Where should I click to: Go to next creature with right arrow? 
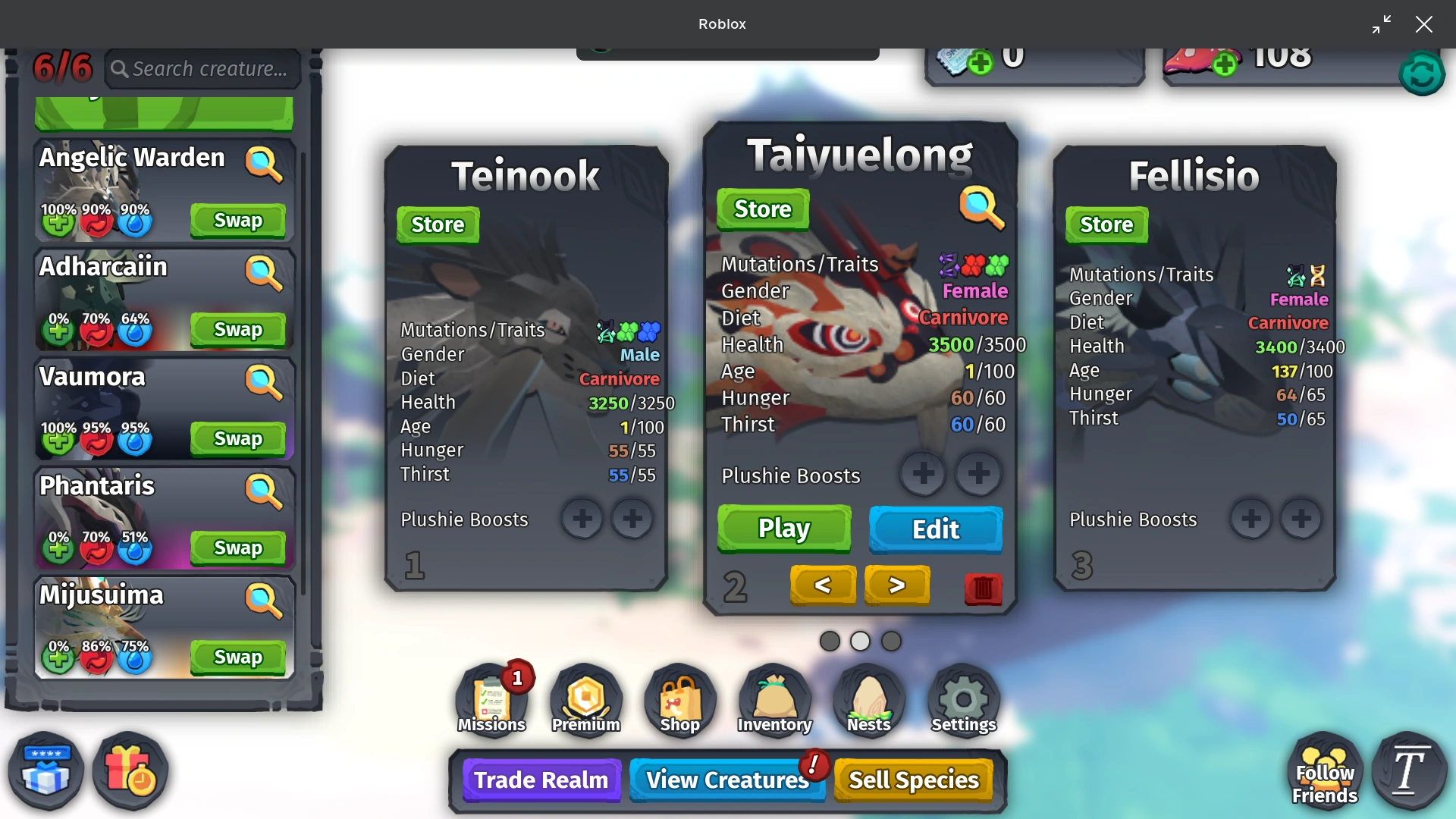pos(897,585)
